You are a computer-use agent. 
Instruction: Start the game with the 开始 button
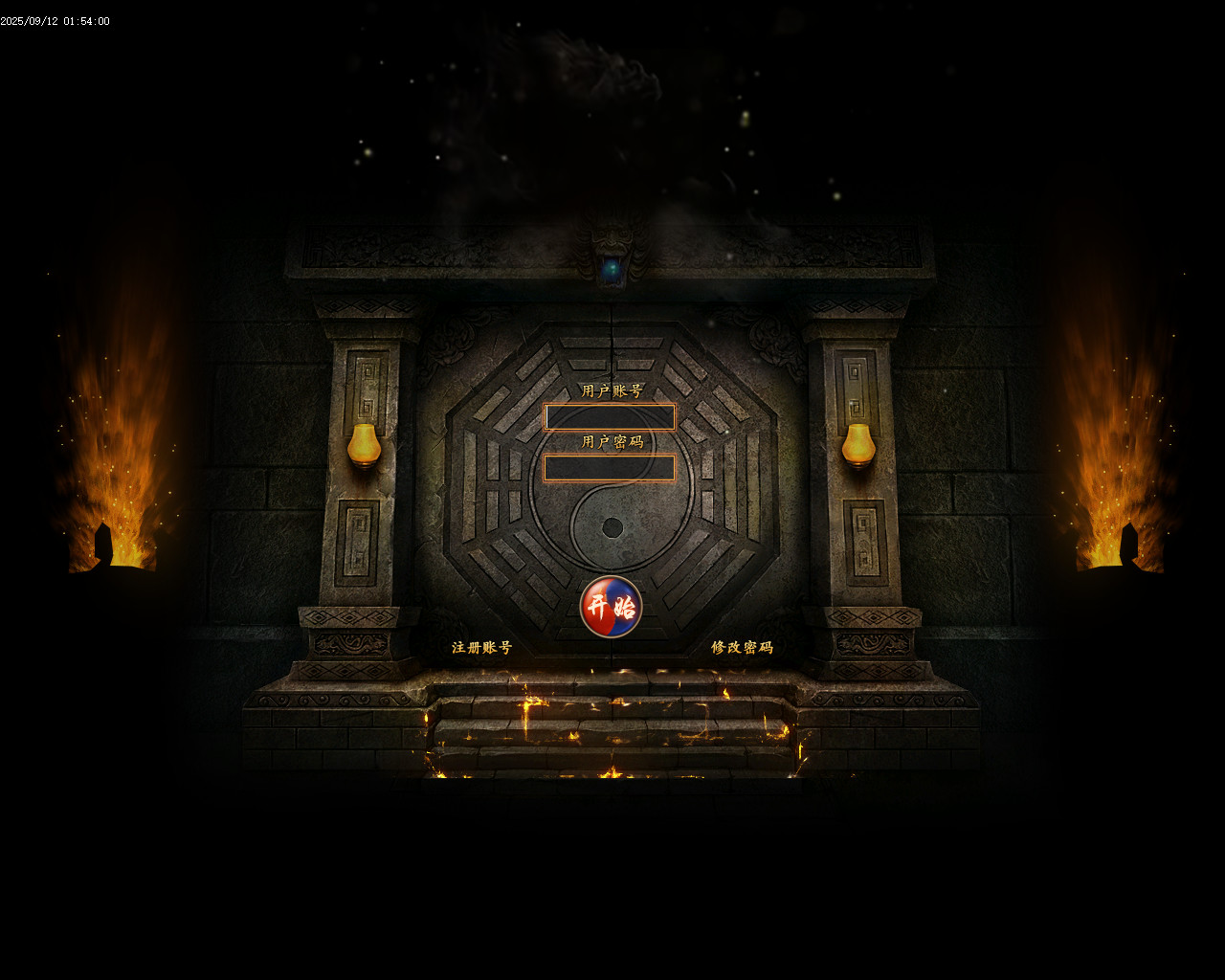pyautogui.click(x=611, y=607)
